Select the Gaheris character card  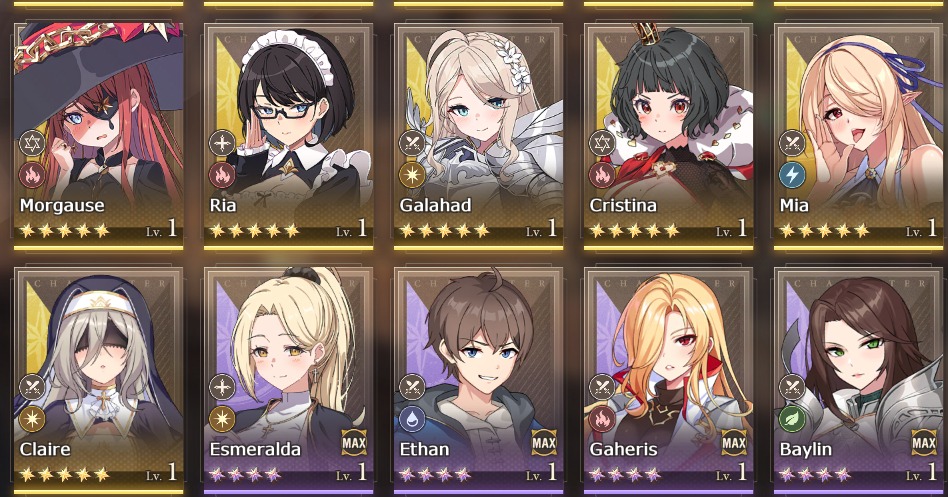coord(668,375)
